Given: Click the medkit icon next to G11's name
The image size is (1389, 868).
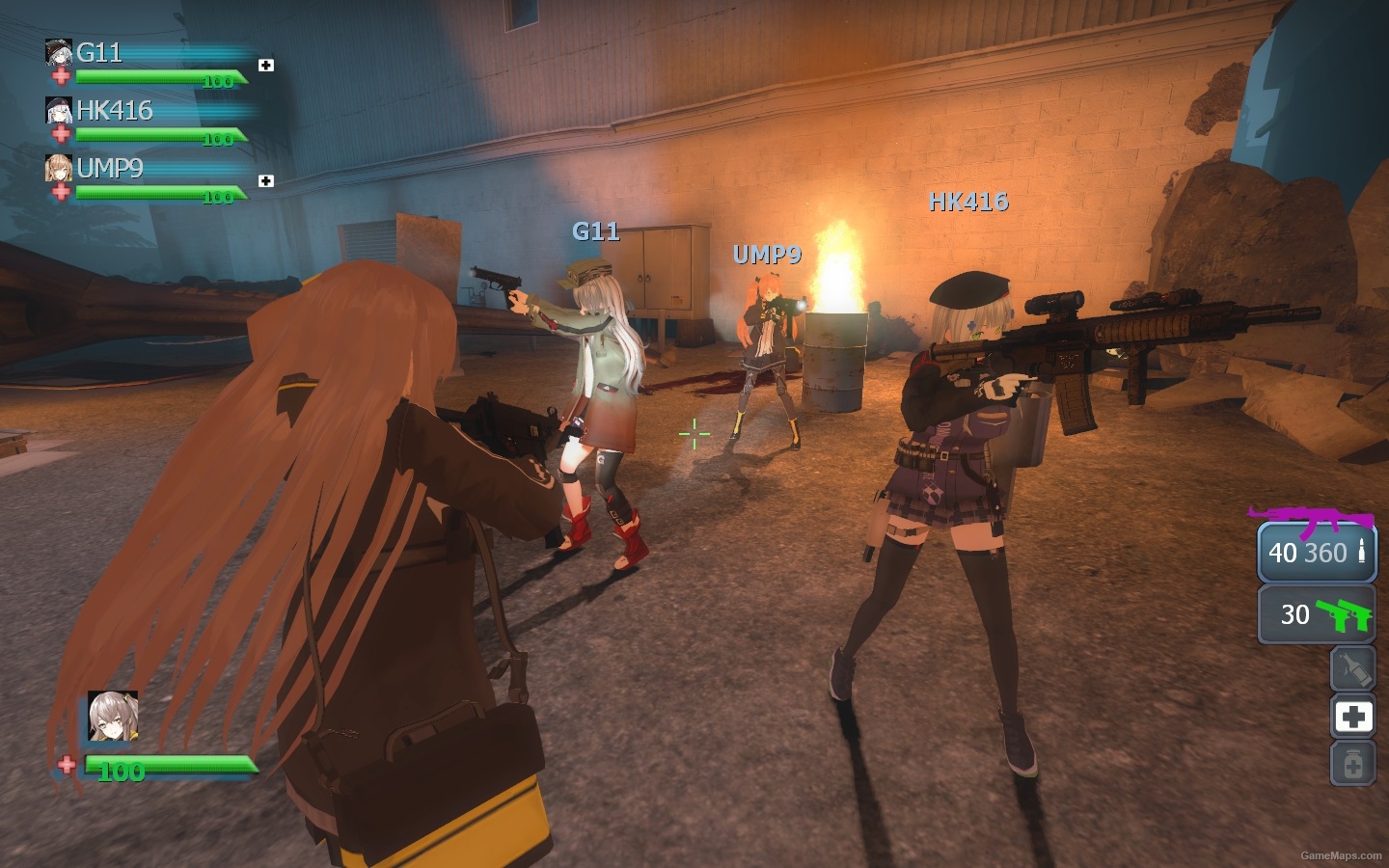Looking at the screenshot, I should [264, 64].
